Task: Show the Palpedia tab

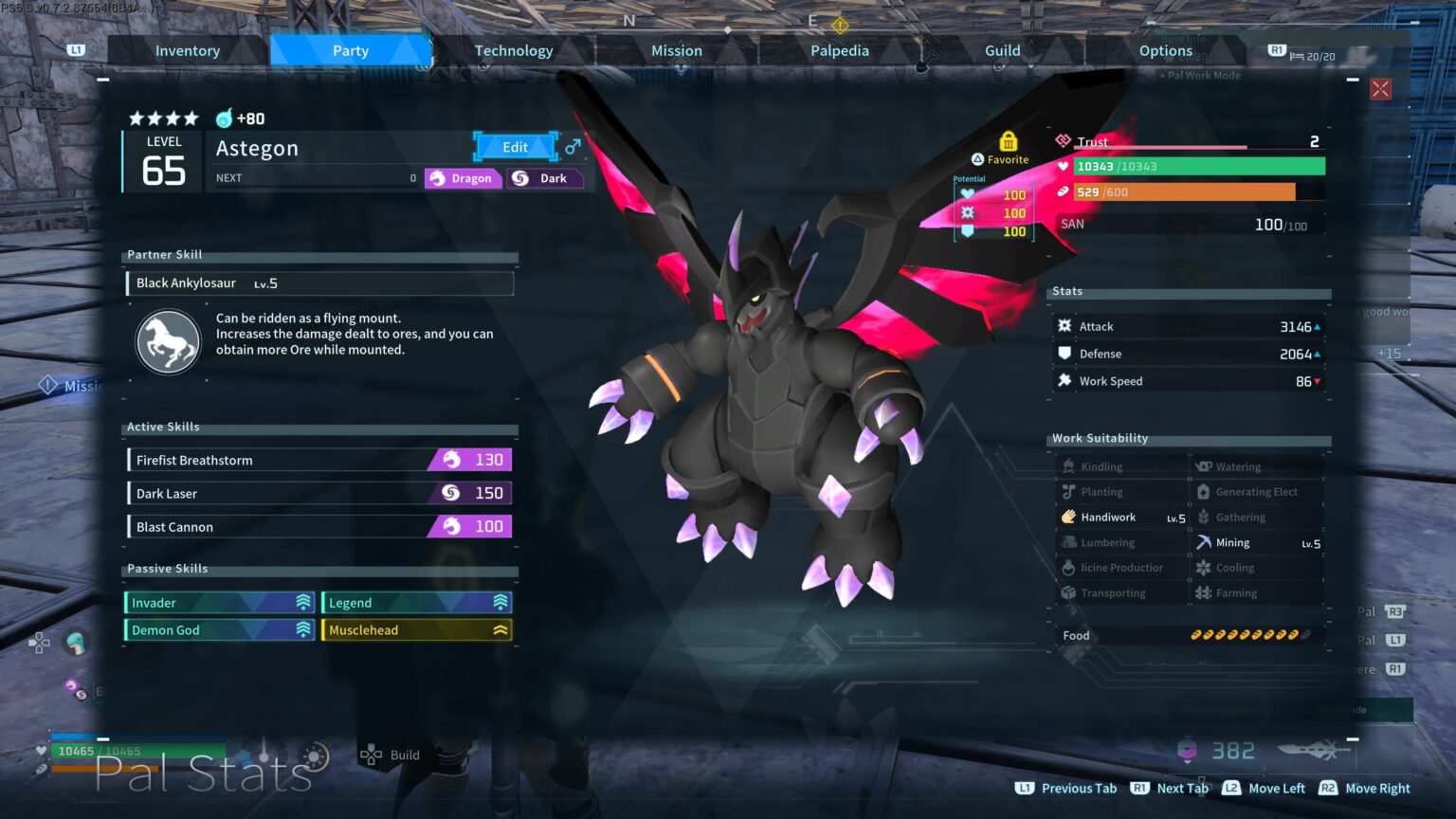Action: (840, 51)
